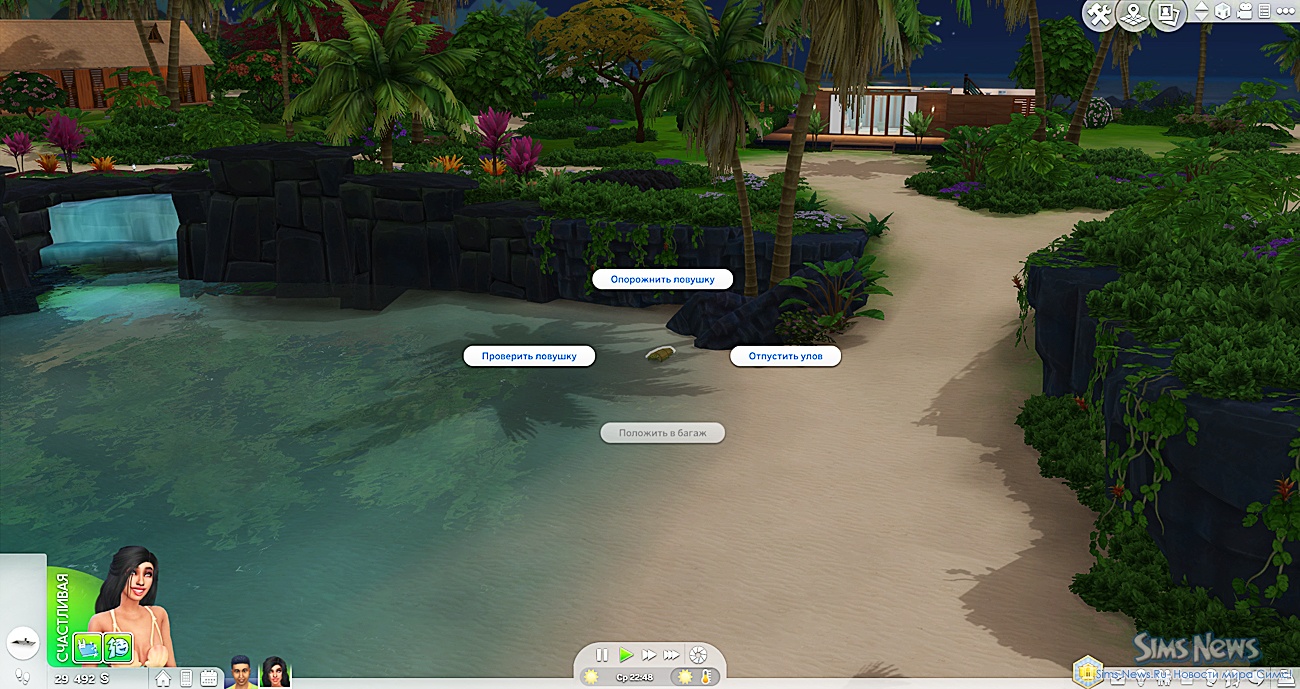Open the calendar icon next to the phone
1300x689 pixels.
(208, 679)
